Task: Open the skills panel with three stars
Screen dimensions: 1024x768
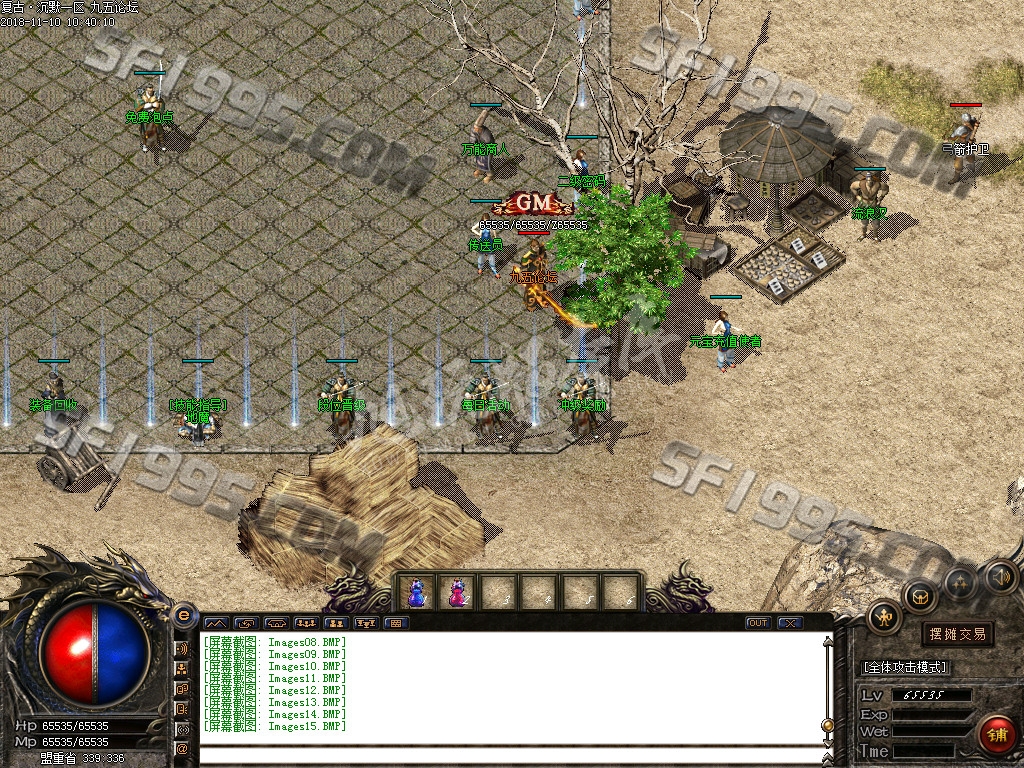Action: (x=960, y=581)
